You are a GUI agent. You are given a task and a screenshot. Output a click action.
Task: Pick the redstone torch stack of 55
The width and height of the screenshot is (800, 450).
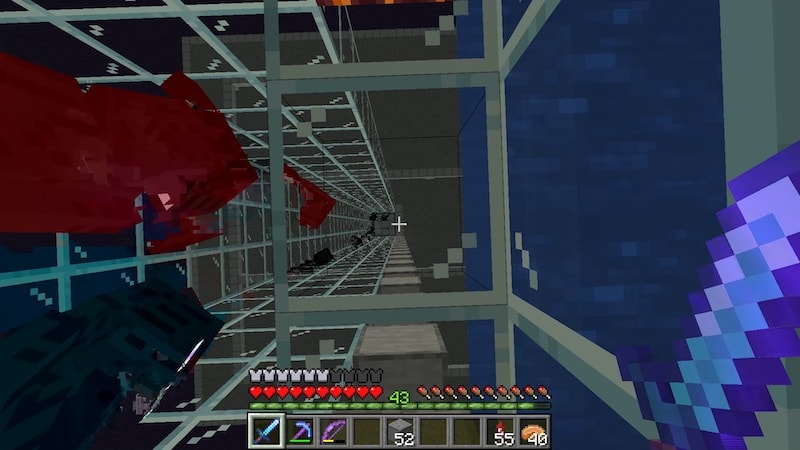(500, 432)
